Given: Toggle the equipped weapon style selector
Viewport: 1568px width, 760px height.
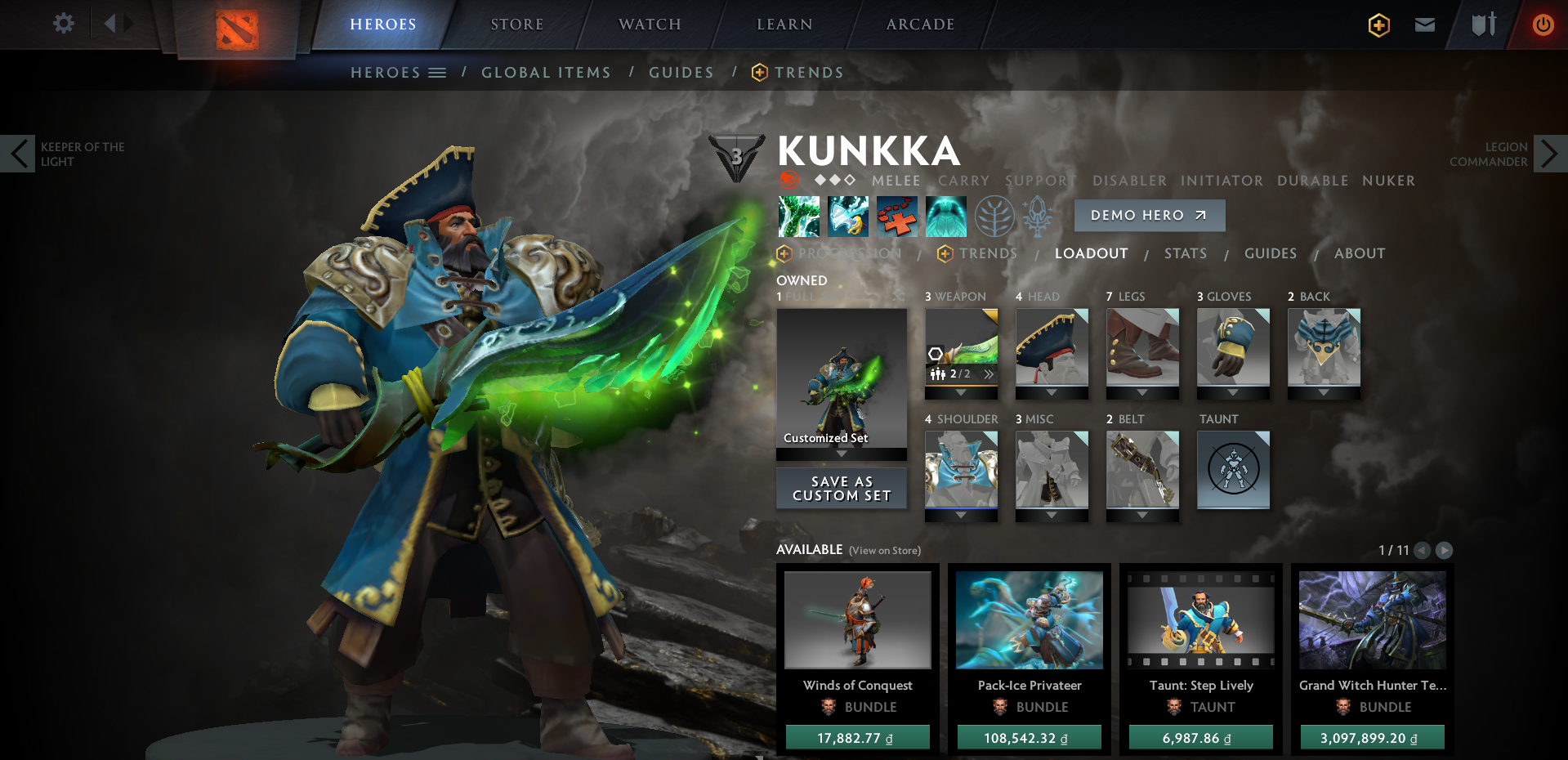Looking at the screenshot, I should (988, 373).
